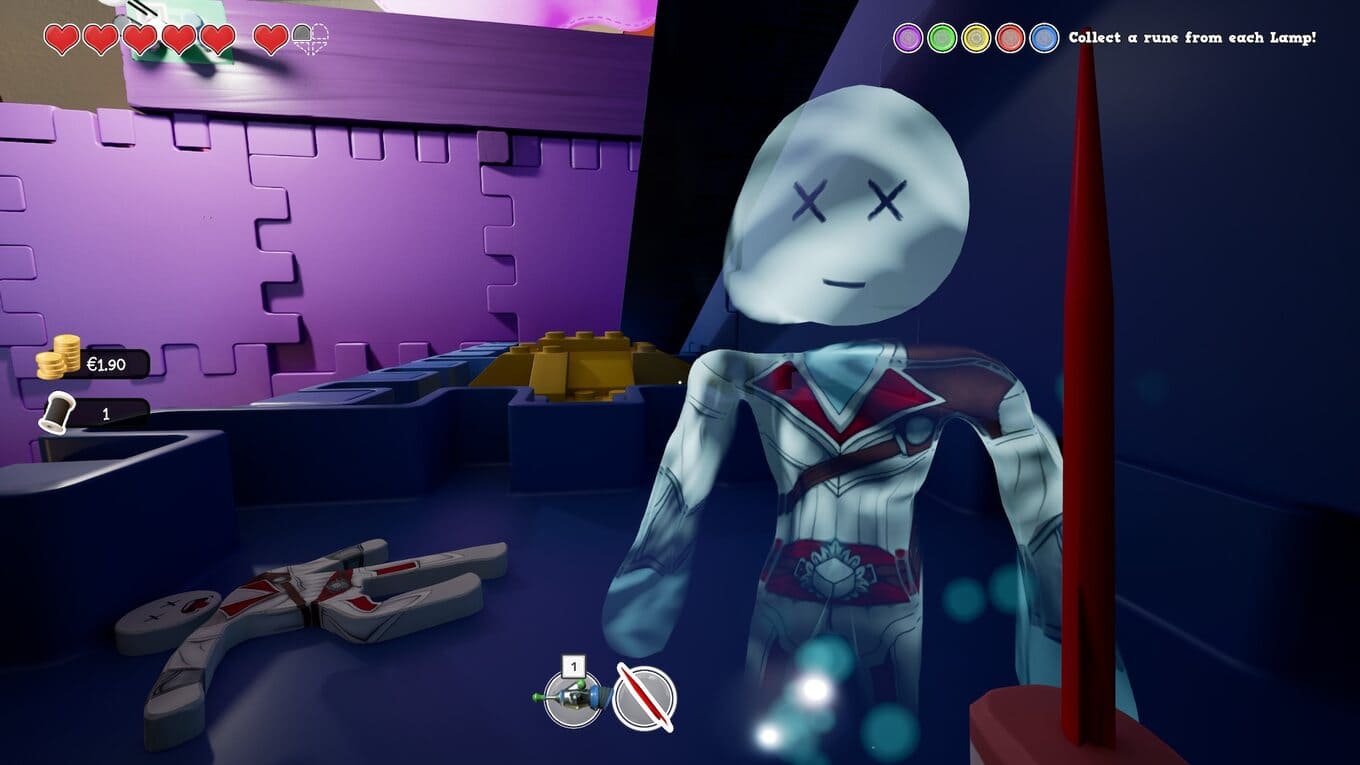Click the gold coin stack icon
Screen dimensions: 1360x765
click(59, 358)
